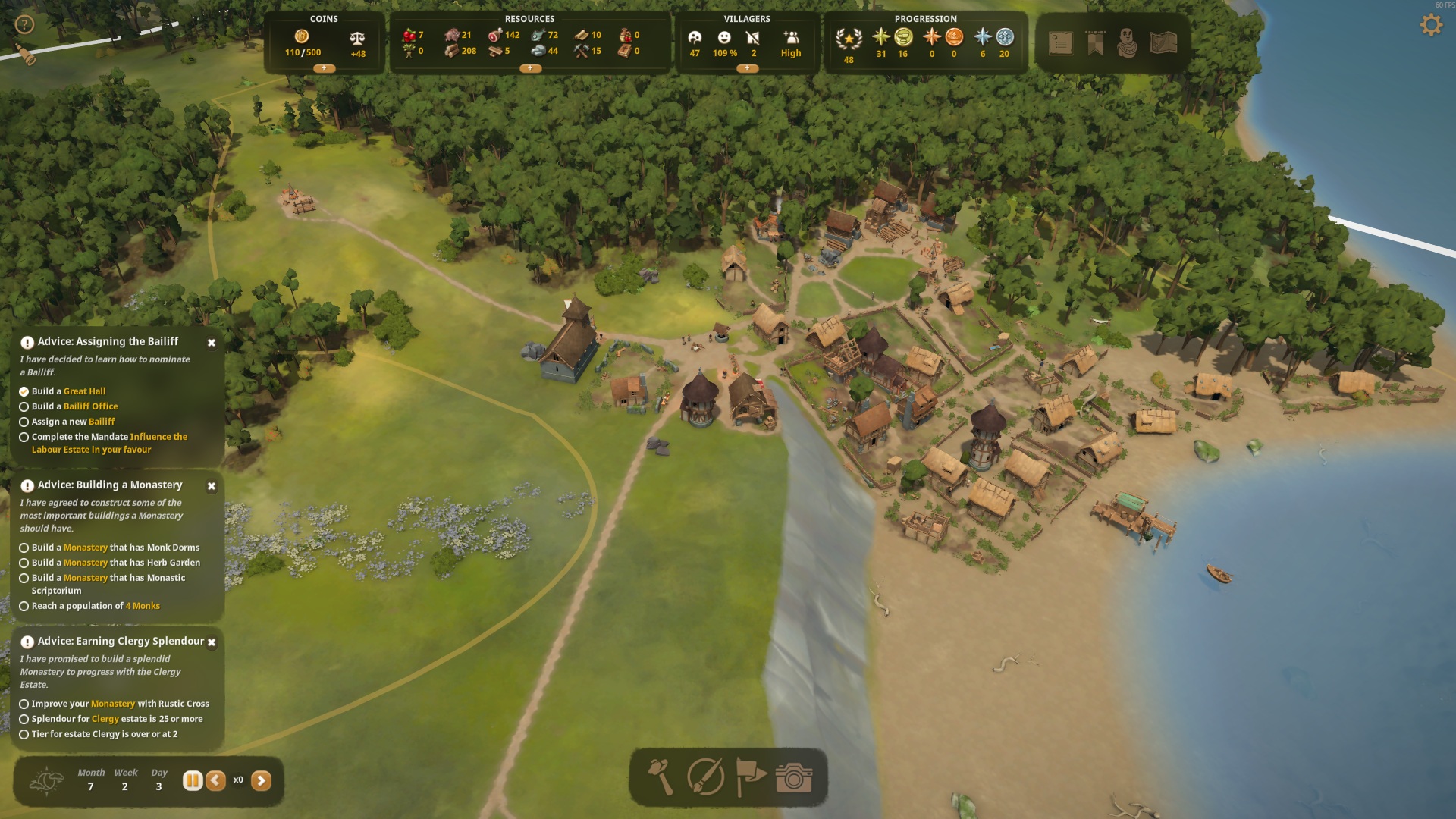Image resolution: width=1456 pixels, height=819 pixels.
Task: Expand the Coins panel
Action: 324,68
